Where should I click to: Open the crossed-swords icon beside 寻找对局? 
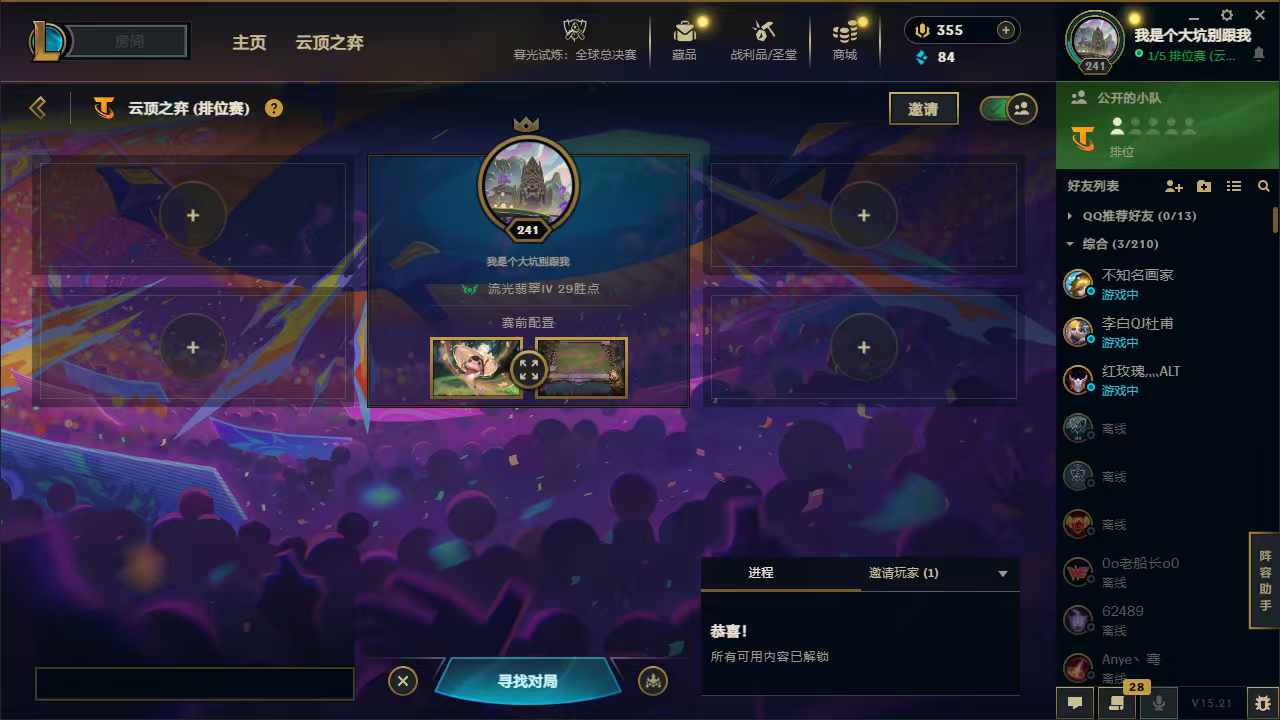(x=654, y=680)
